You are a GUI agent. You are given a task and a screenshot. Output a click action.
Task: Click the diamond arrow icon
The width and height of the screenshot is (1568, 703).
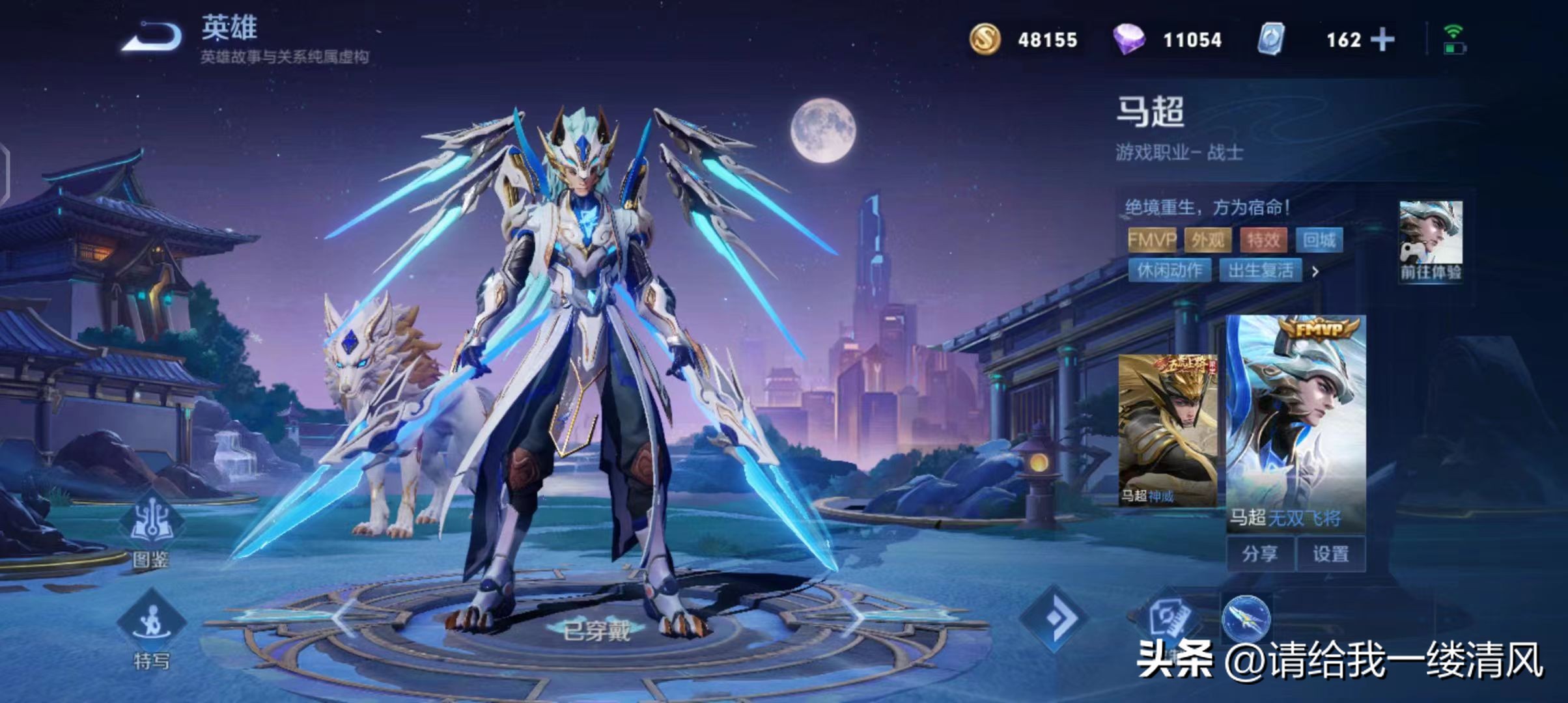tap(1053, 618)
